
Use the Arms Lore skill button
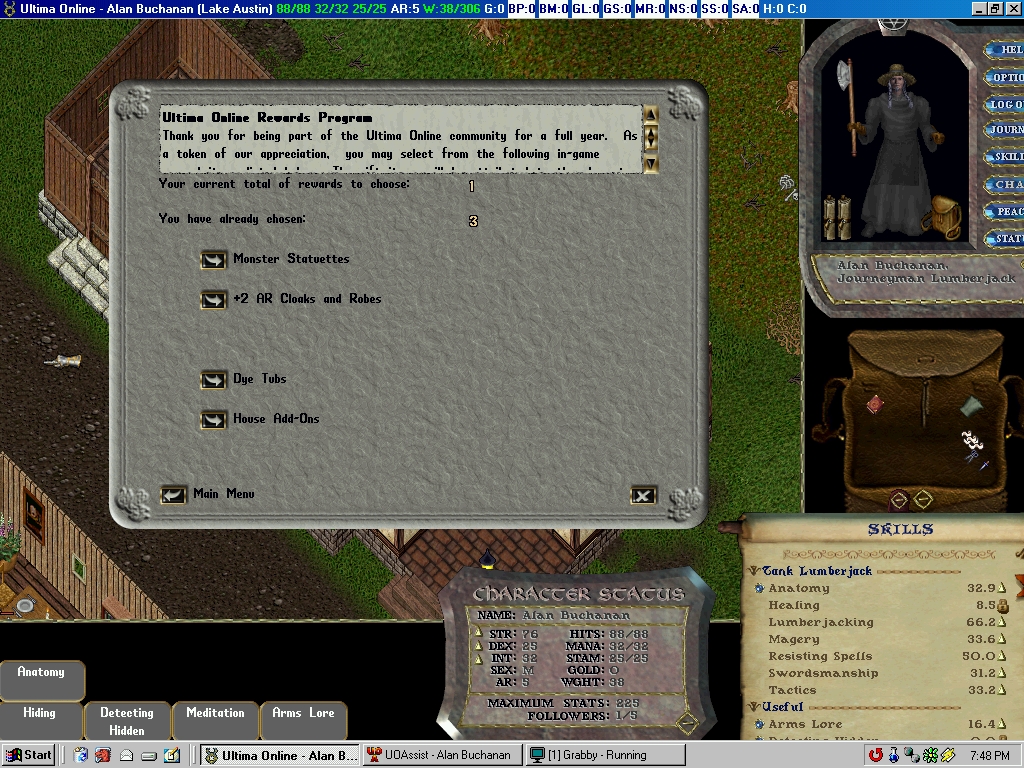tap(303, 713)
